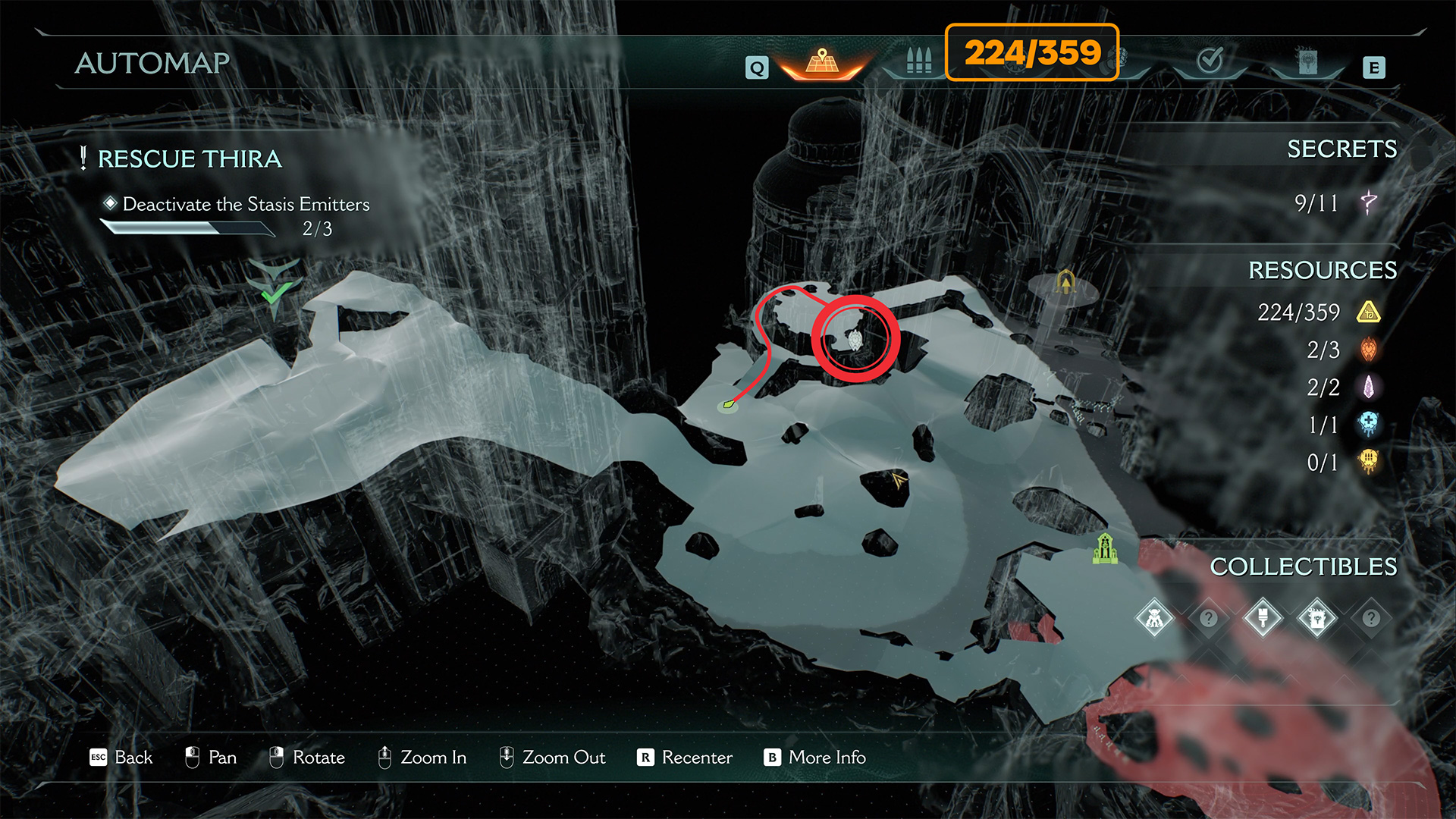
Task: Select the green shrine marker on map
Action: 1105,548
